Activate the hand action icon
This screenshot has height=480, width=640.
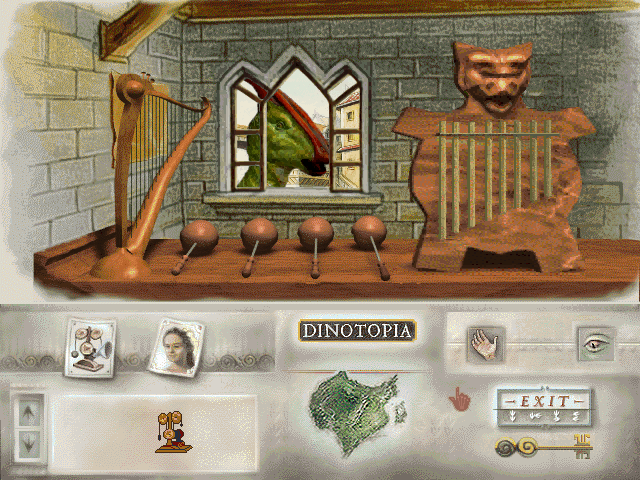tap(487, 345)
